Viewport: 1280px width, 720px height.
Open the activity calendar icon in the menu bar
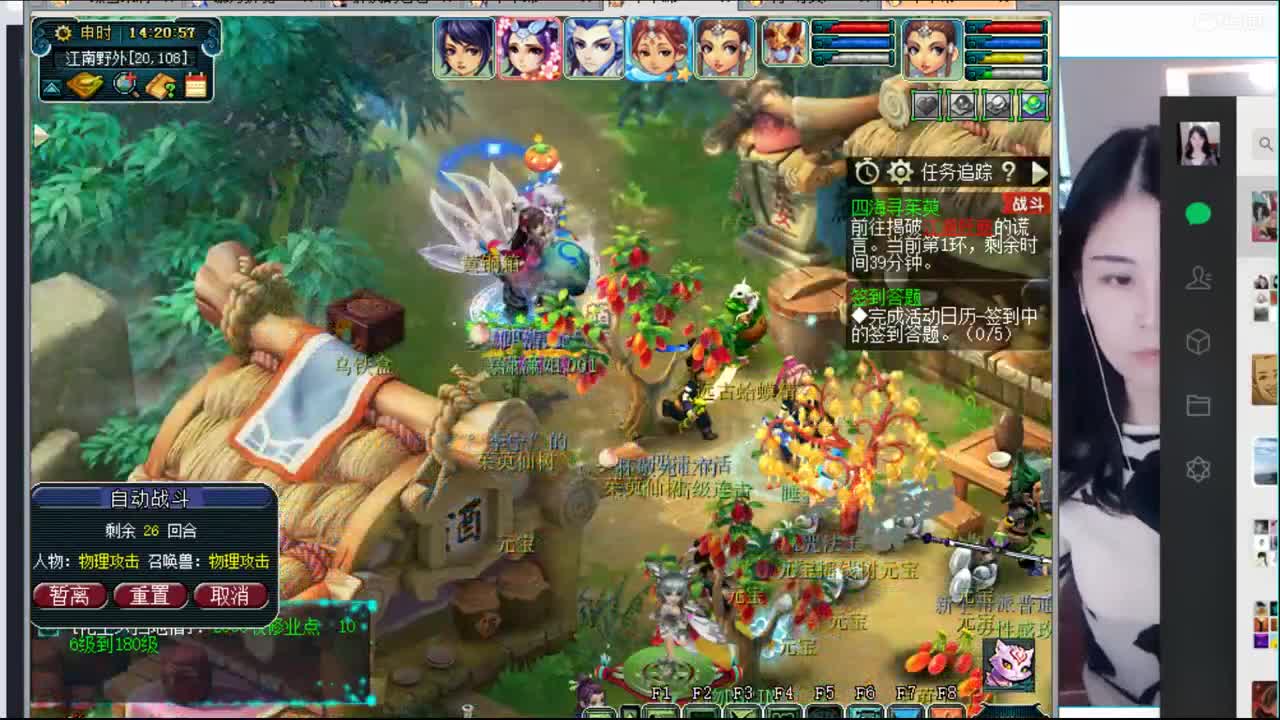(195, 86)
